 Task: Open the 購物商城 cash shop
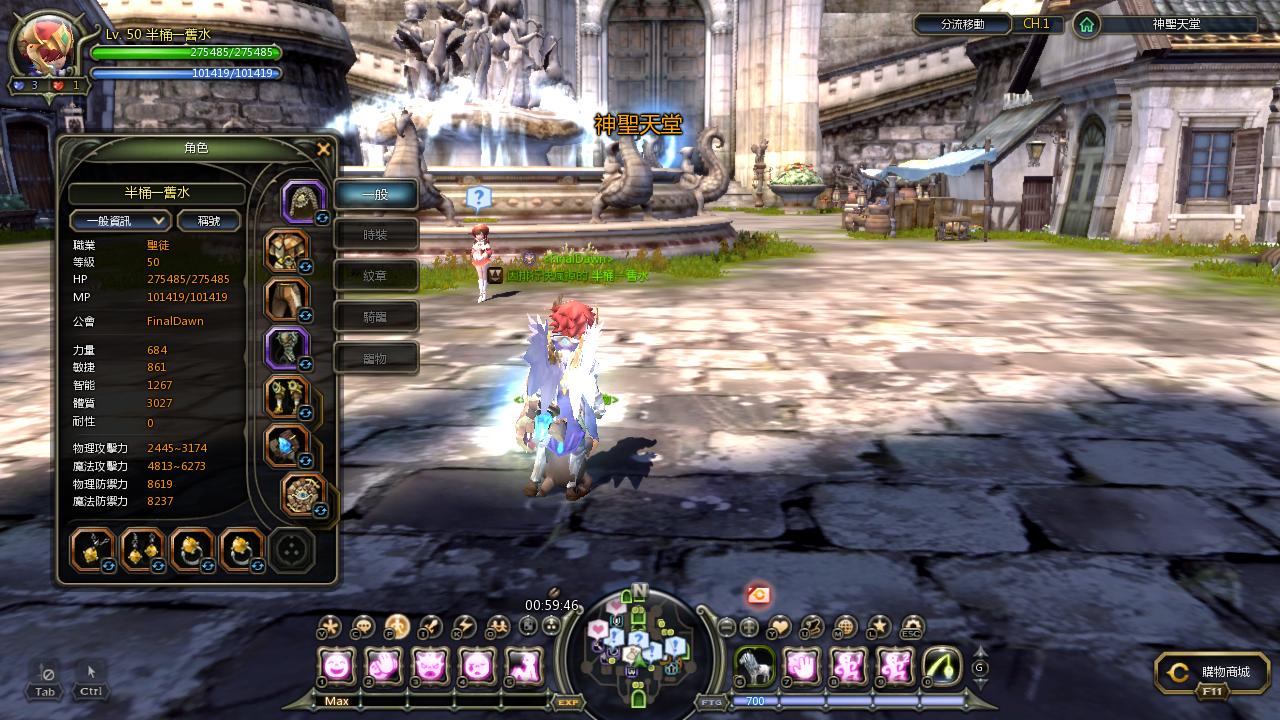pyautogui.click(x=1212, y=673)
